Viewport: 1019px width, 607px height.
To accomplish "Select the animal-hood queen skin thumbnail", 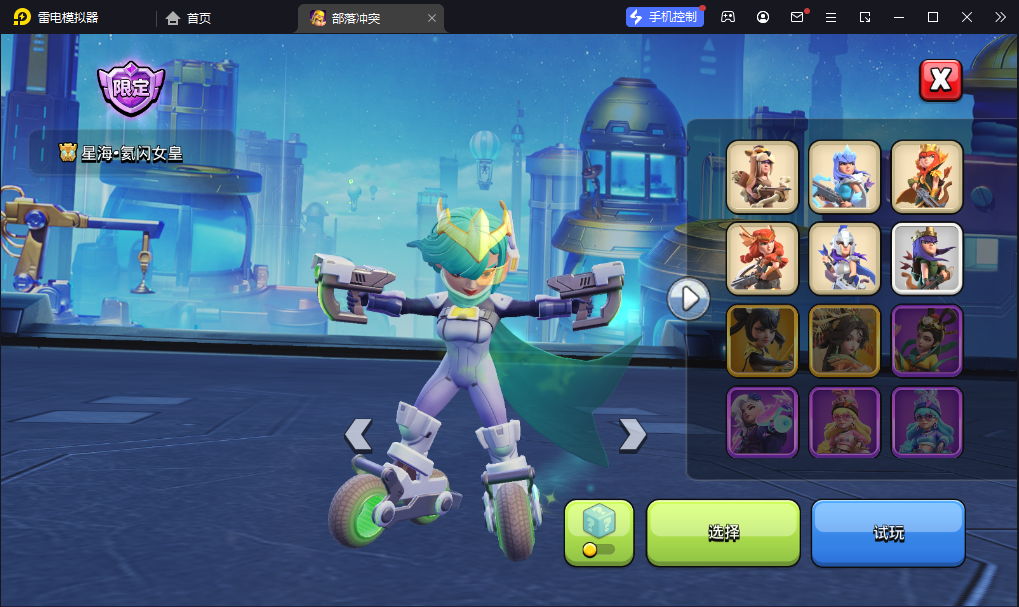I will click(x=762, y=176).
